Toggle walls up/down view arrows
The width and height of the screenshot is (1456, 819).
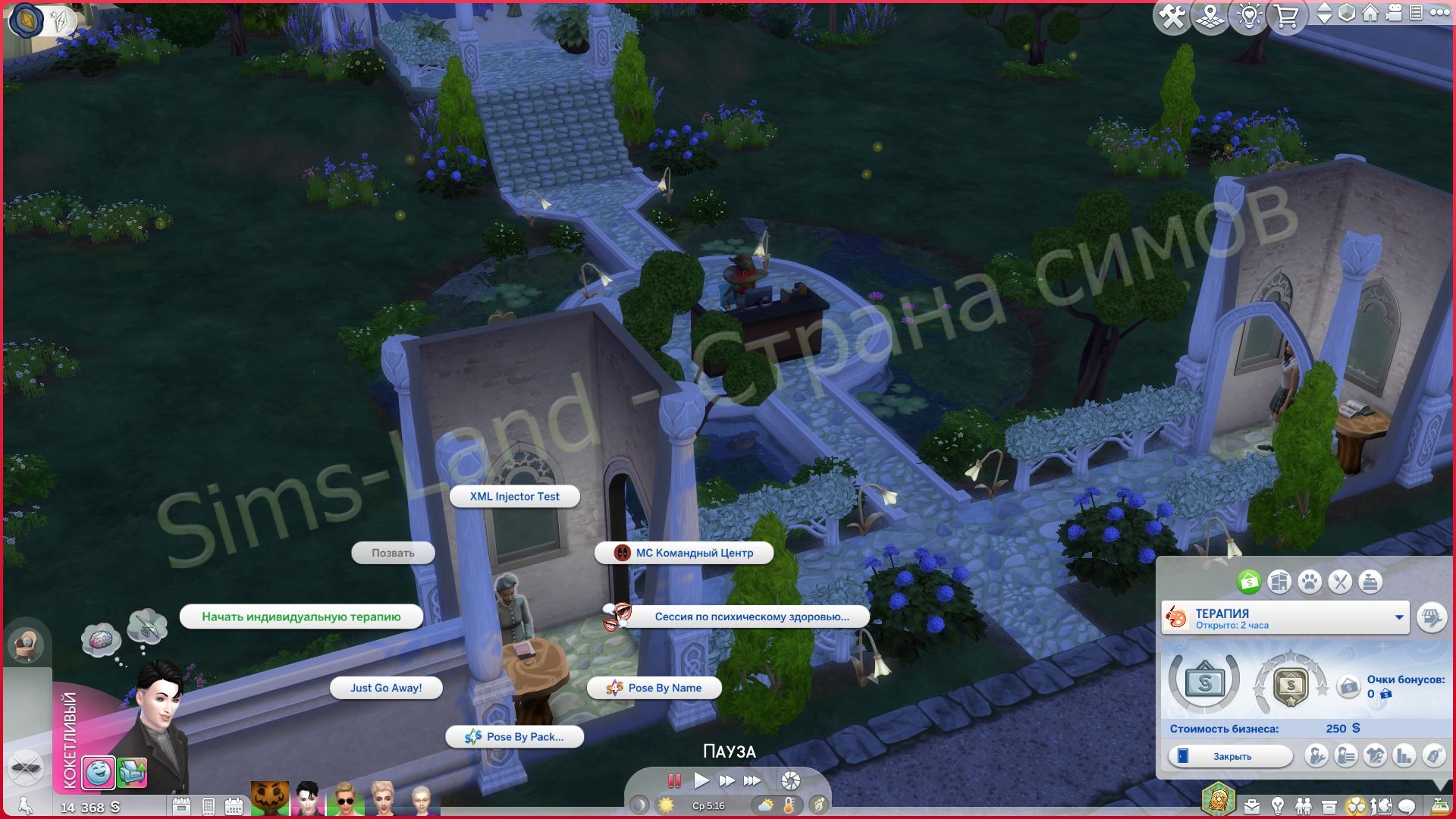pyautogui.click(x=1325, y=13)
